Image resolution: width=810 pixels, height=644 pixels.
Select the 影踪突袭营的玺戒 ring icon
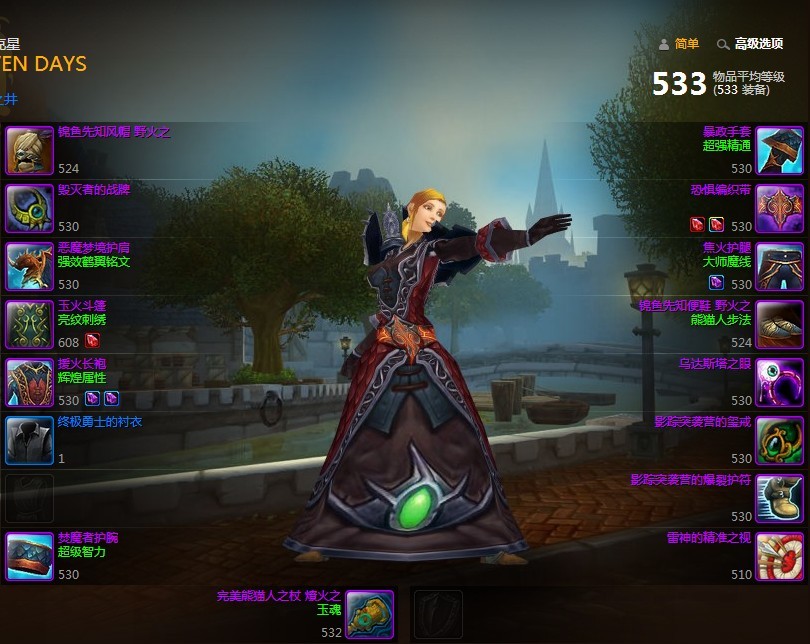tap(779, 440)
